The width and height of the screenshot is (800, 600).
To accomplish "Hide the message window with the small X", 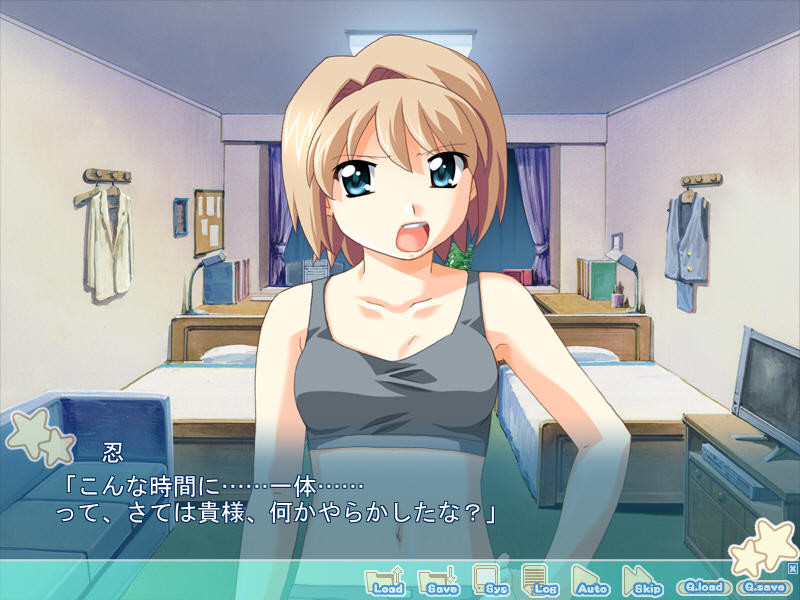I will click(x=792, y=568).
